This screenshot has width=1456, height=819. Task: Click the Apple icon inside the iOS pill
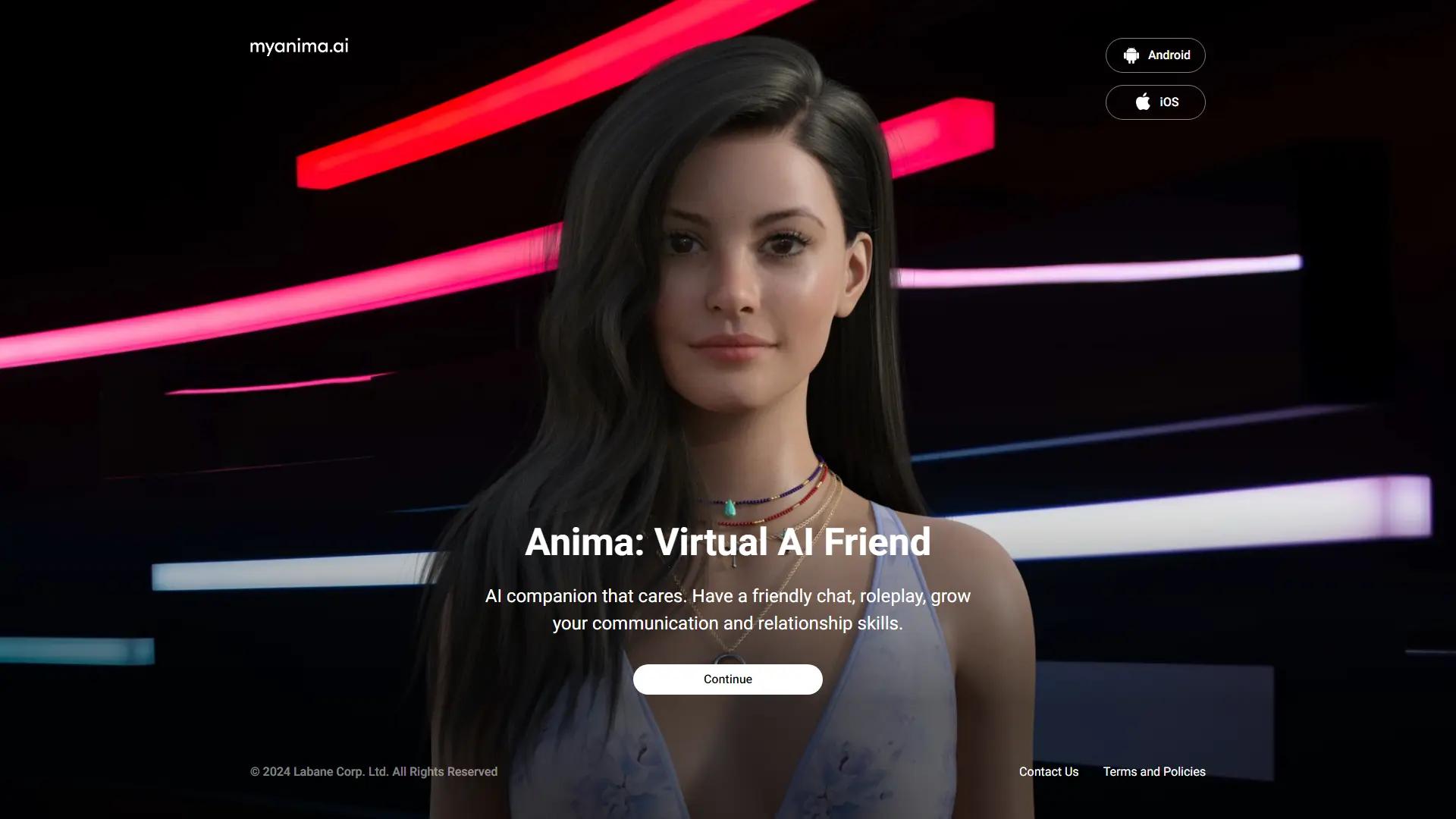tap(1141, 102)
